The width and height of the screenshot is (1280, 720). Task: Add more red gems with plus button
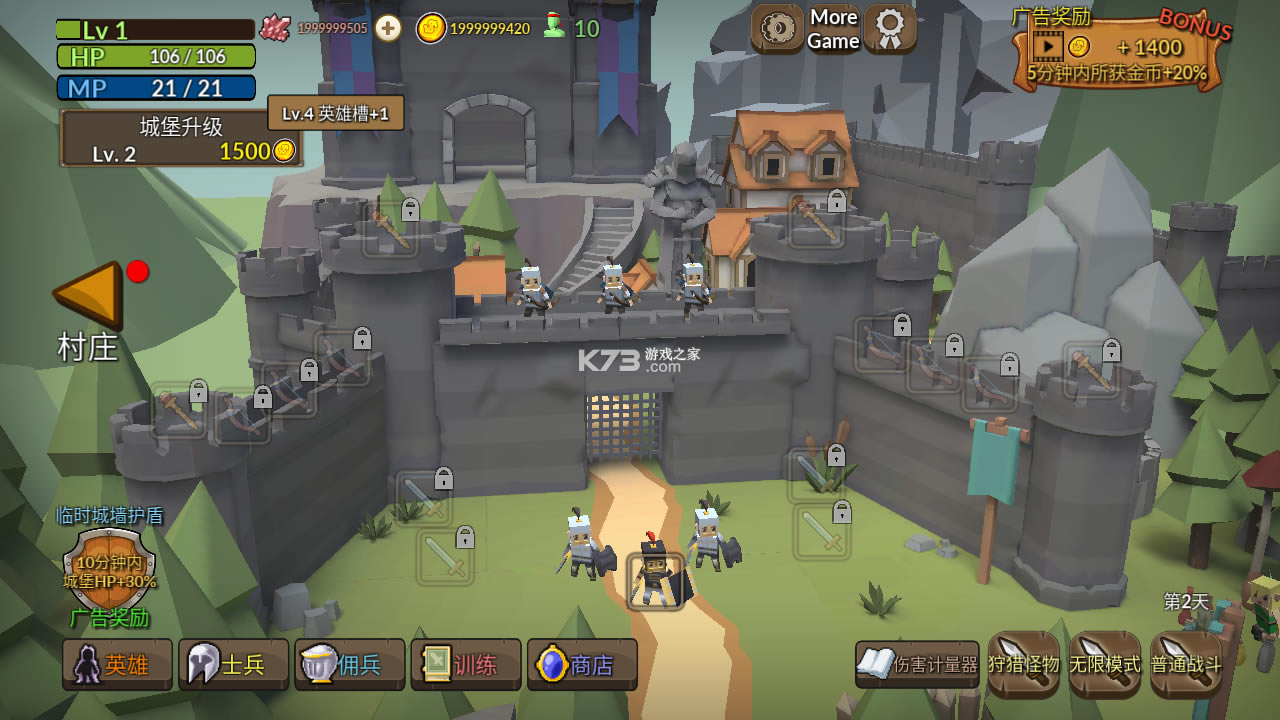tap(388, 28)
